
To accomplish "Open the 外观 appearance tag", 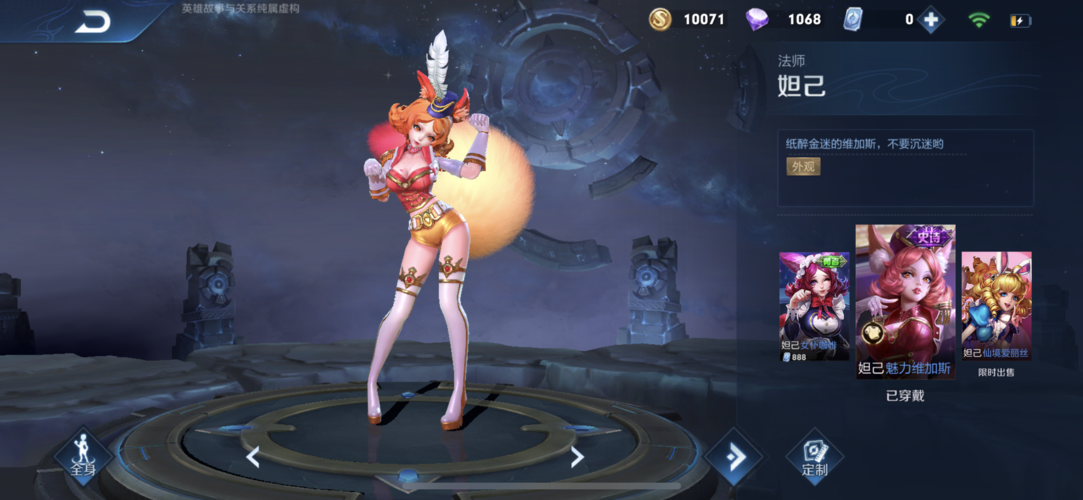I will [803, 166].
